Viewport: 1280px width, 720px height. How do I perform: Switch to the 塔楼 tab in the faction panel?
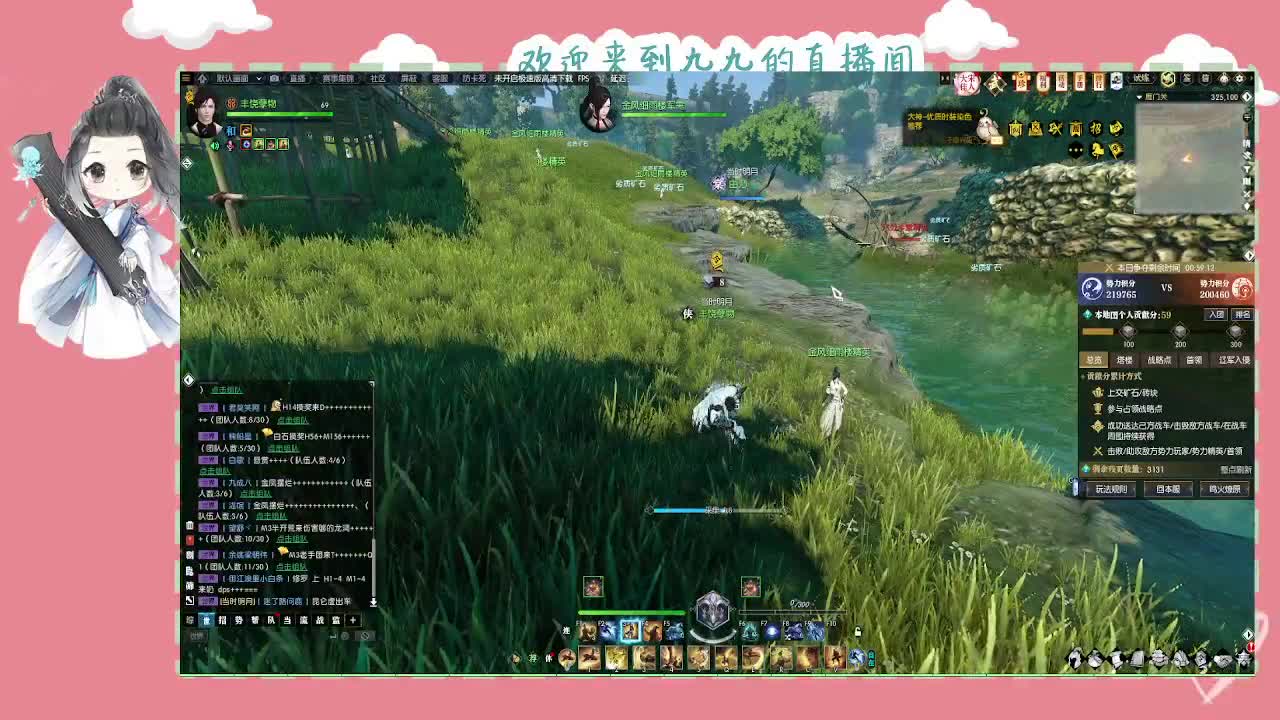point(1124,359)
